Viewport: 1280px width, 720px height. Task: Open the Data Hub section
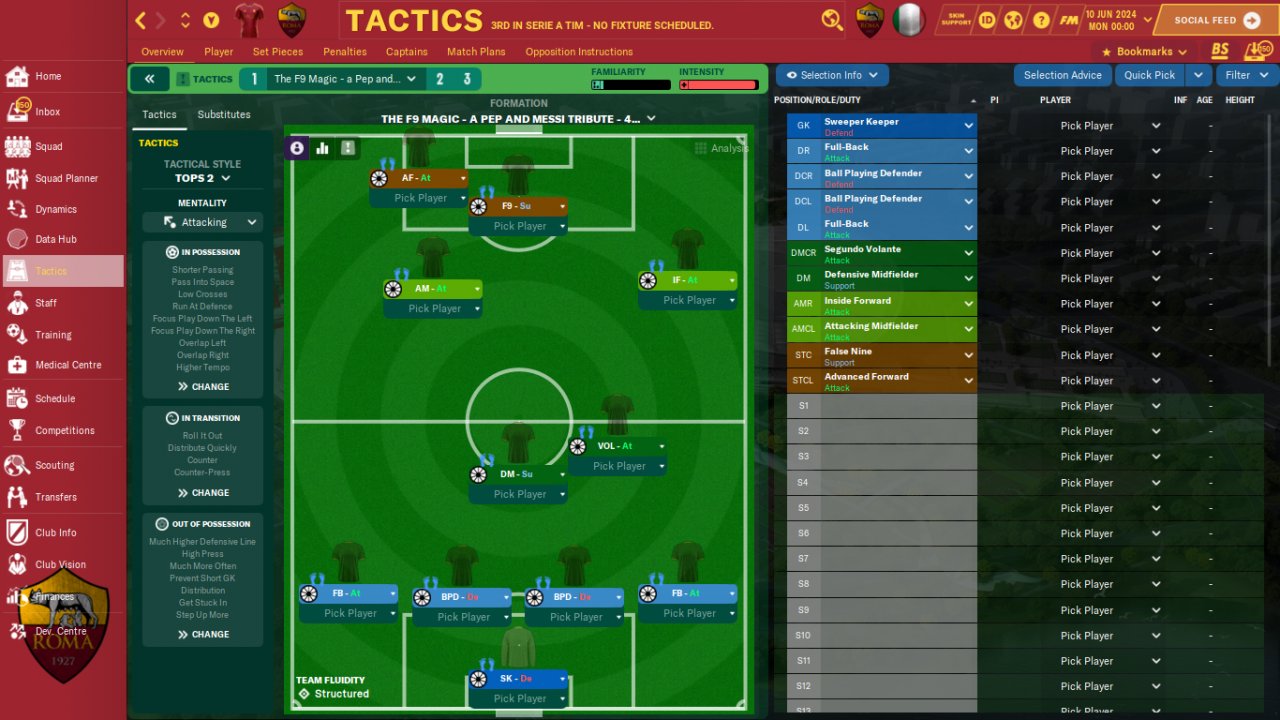coord(55,239)
